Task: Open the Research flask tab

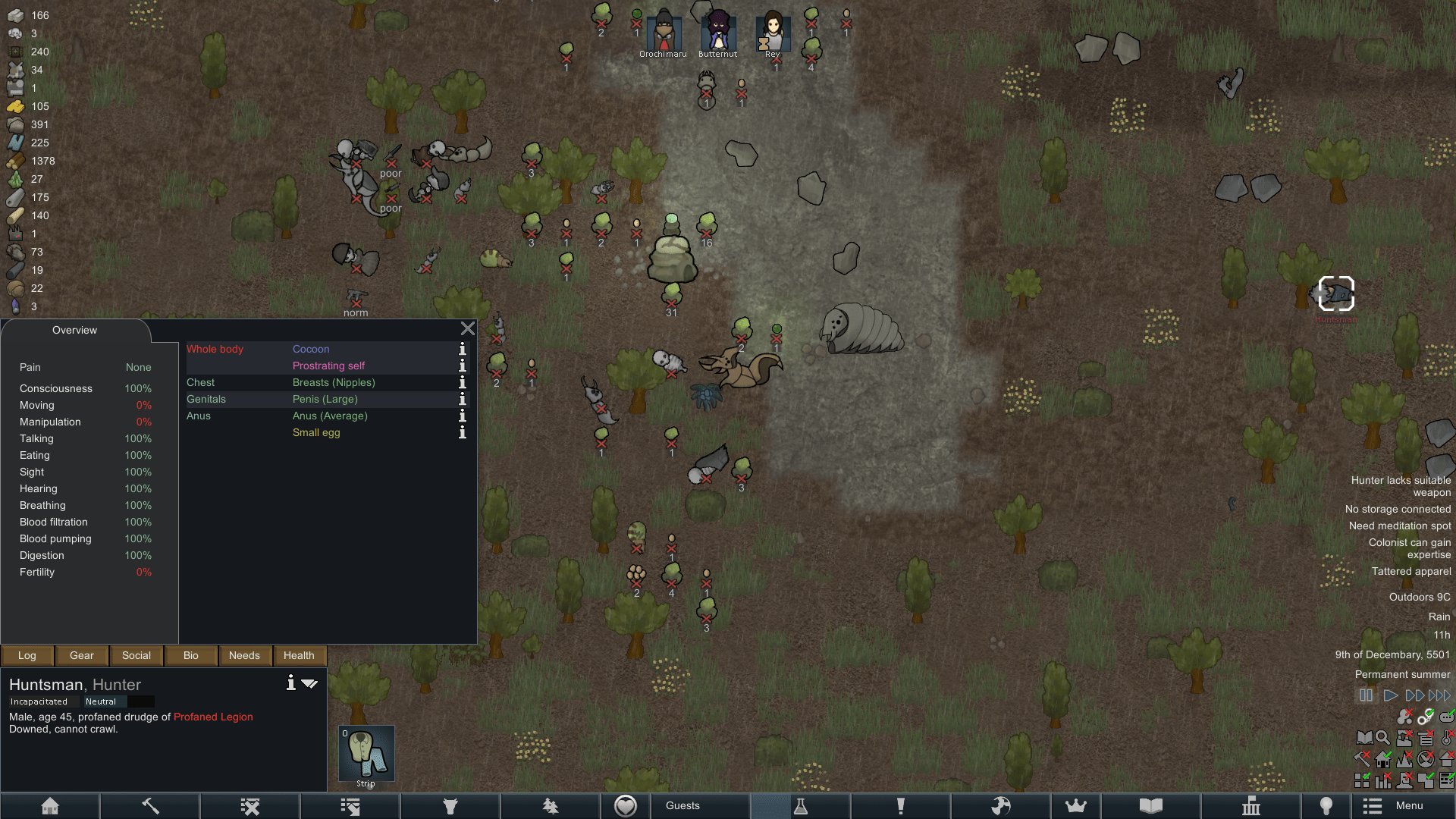Action: tap(800, 805)
